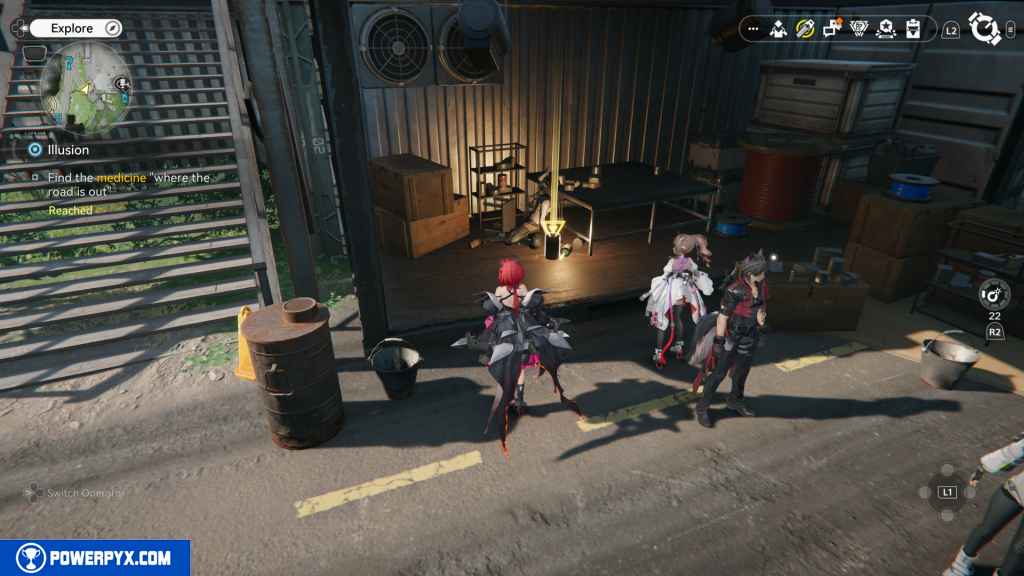Open the circular minimap
The height and width of the screenshot is (576, 1024).
tap(84, 86)
